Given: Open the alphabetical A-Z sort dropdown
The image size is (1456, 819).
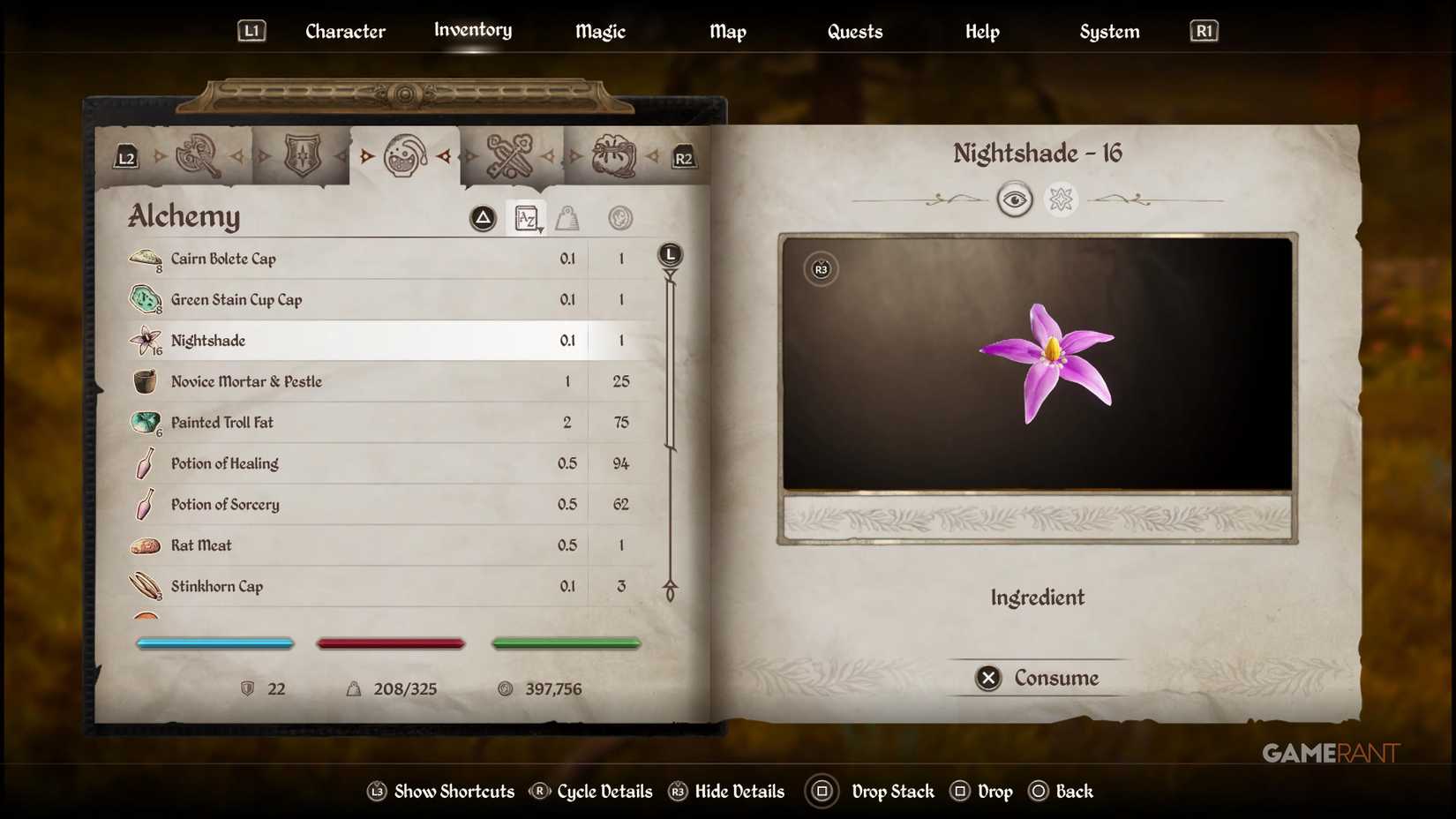Looking at the screenshot, I should (526, 218).
